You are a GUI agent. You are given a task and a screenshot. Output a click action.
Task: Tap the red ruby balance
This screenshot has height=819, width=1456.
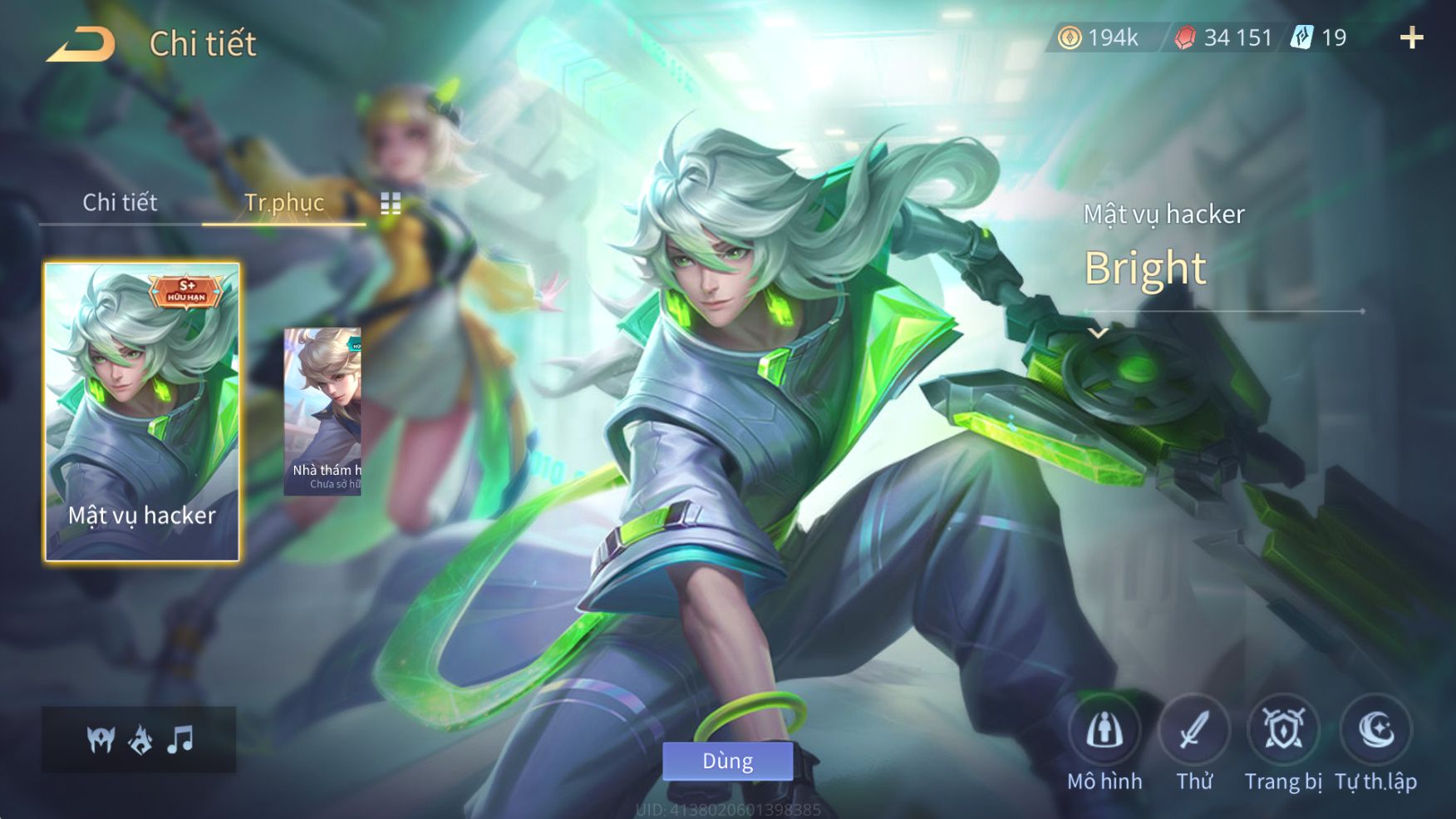[1223, 37]
